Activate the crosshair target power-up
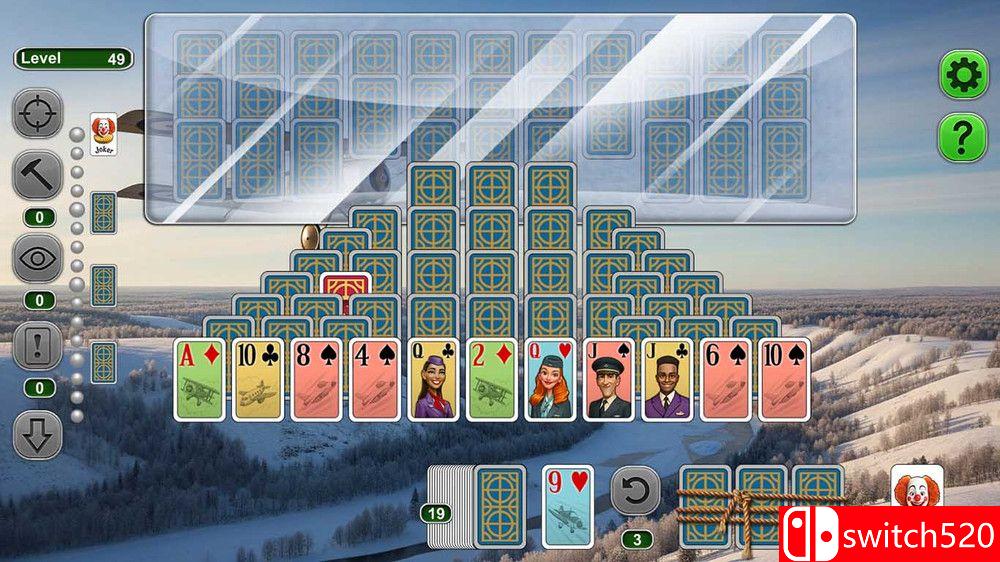 point(37,113)
